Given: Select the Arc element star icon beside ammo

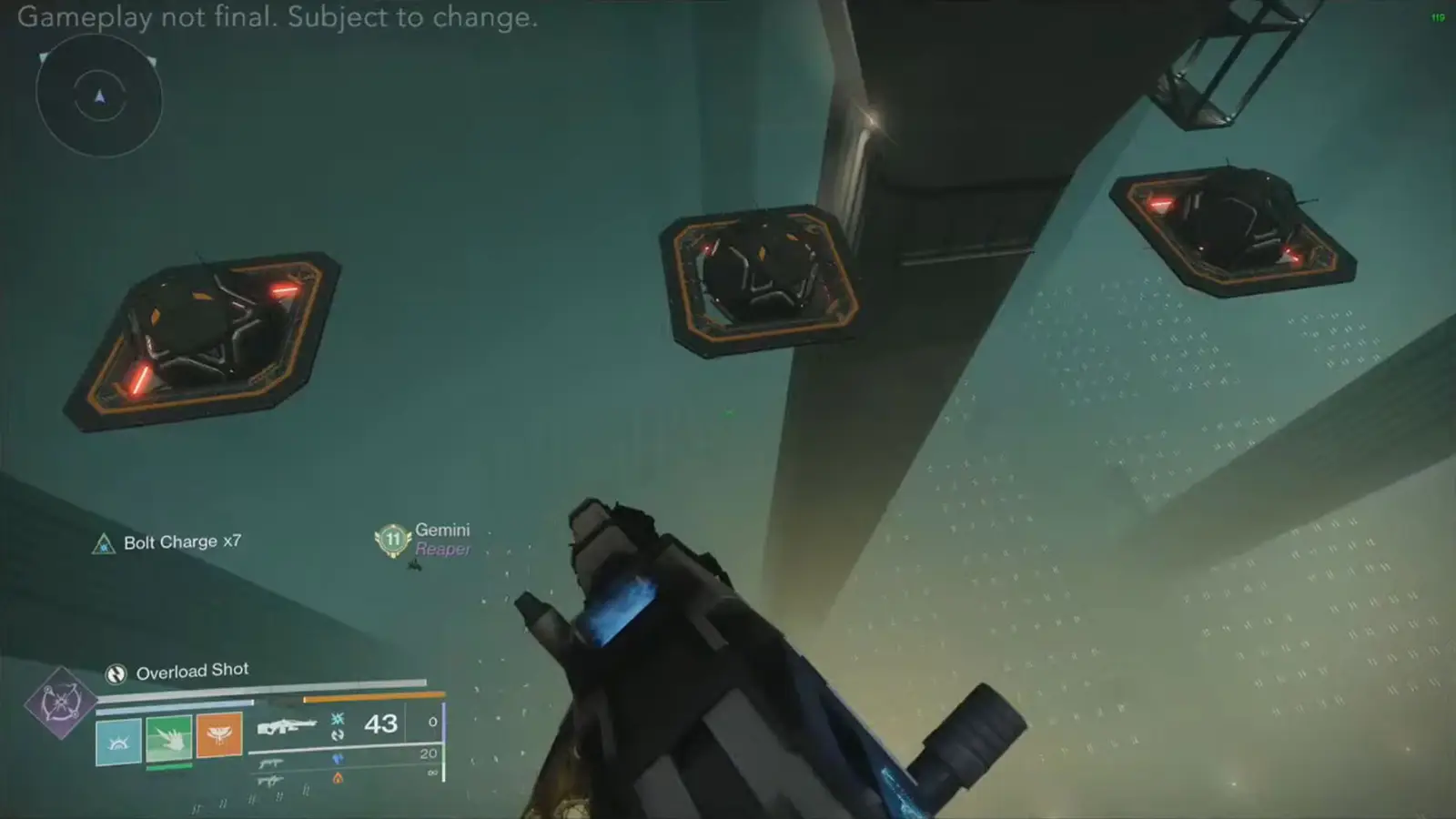Looking at the screenshot, I should (337, 720).
